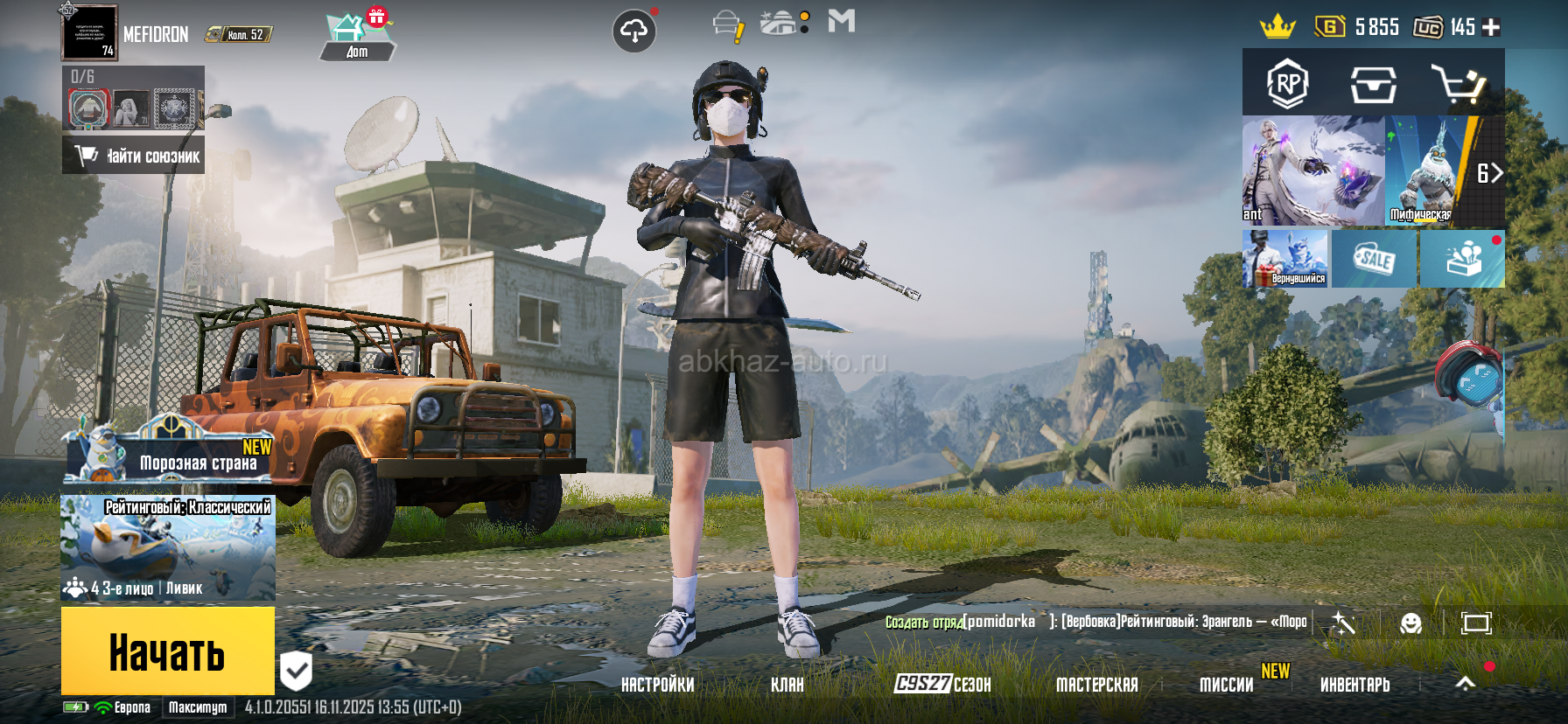The height and width of the screenshot is (724, 1568).
Task: Open the emoji smiley button
Action: tap(1410, 623)
